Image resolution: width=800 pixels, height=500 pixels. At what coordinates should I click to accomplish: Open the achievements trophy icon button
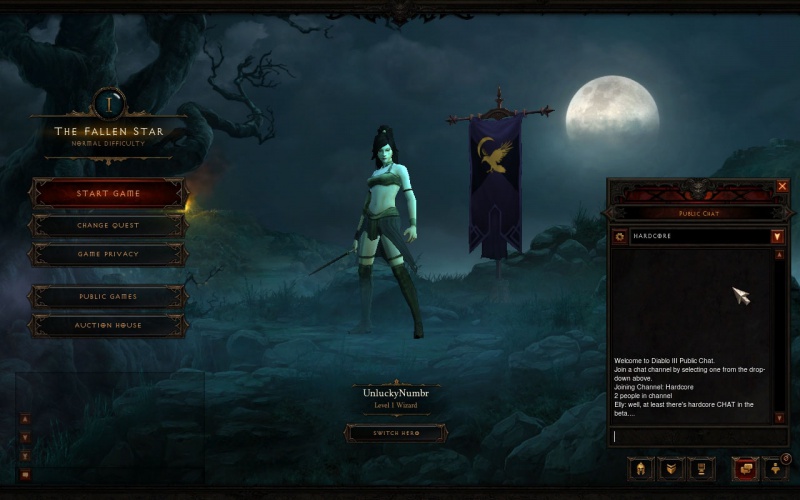click(701, 468)
